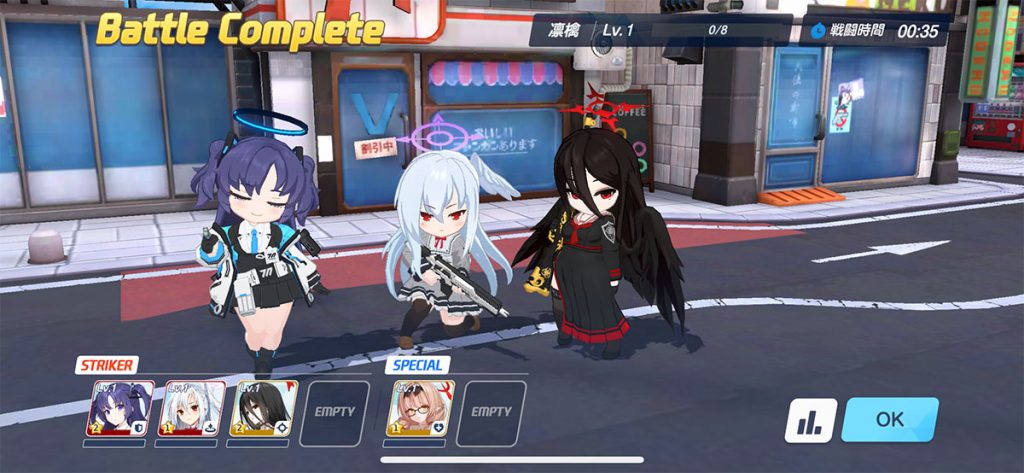The height and width of the screenshot is (473, 1024).
Task: Select the black-haired striker portrait
Action: click(264, 409)
